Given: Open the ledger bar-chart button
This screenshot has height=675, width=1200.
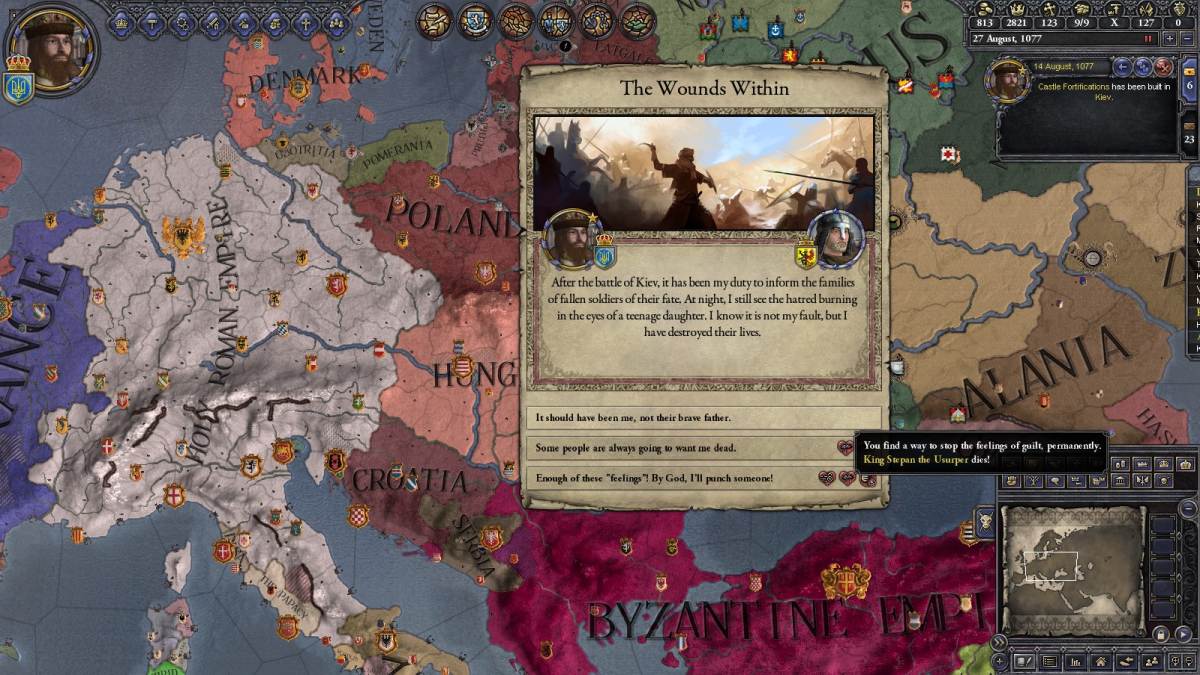Looking at the screenshot, I should 1074,661.
